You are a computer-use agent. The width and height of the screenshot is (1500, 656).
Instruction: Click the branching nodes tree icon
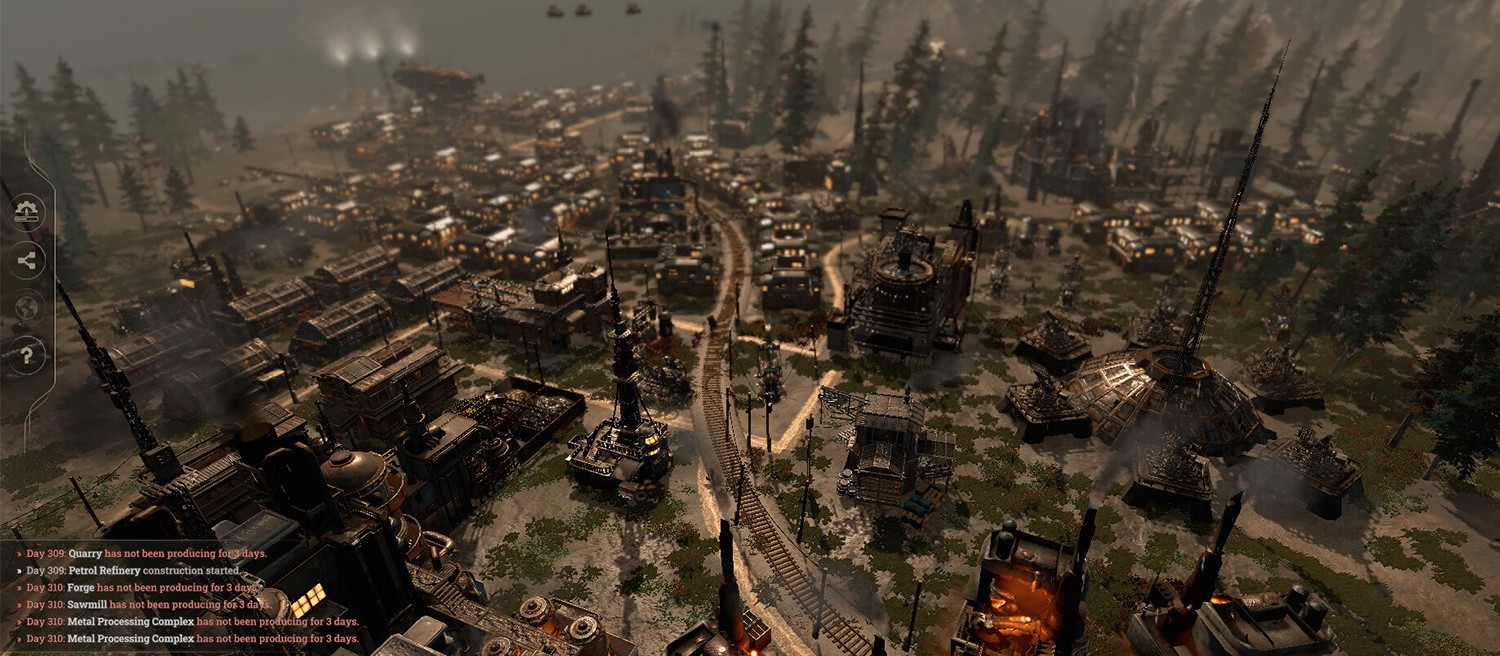coord(27,260)
